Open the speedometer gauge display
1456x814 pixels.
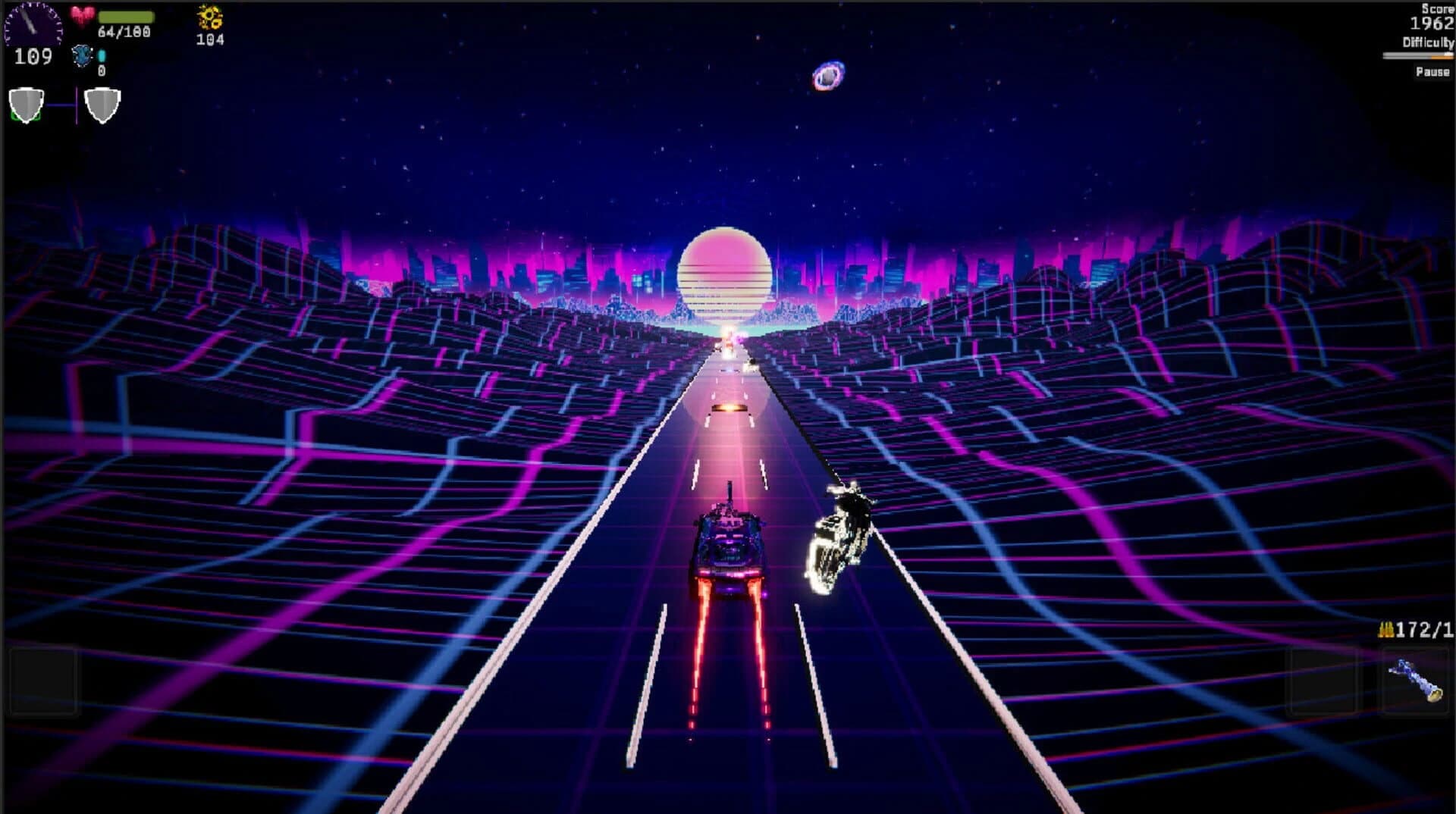pyautogui.click(x=32, y=25)
